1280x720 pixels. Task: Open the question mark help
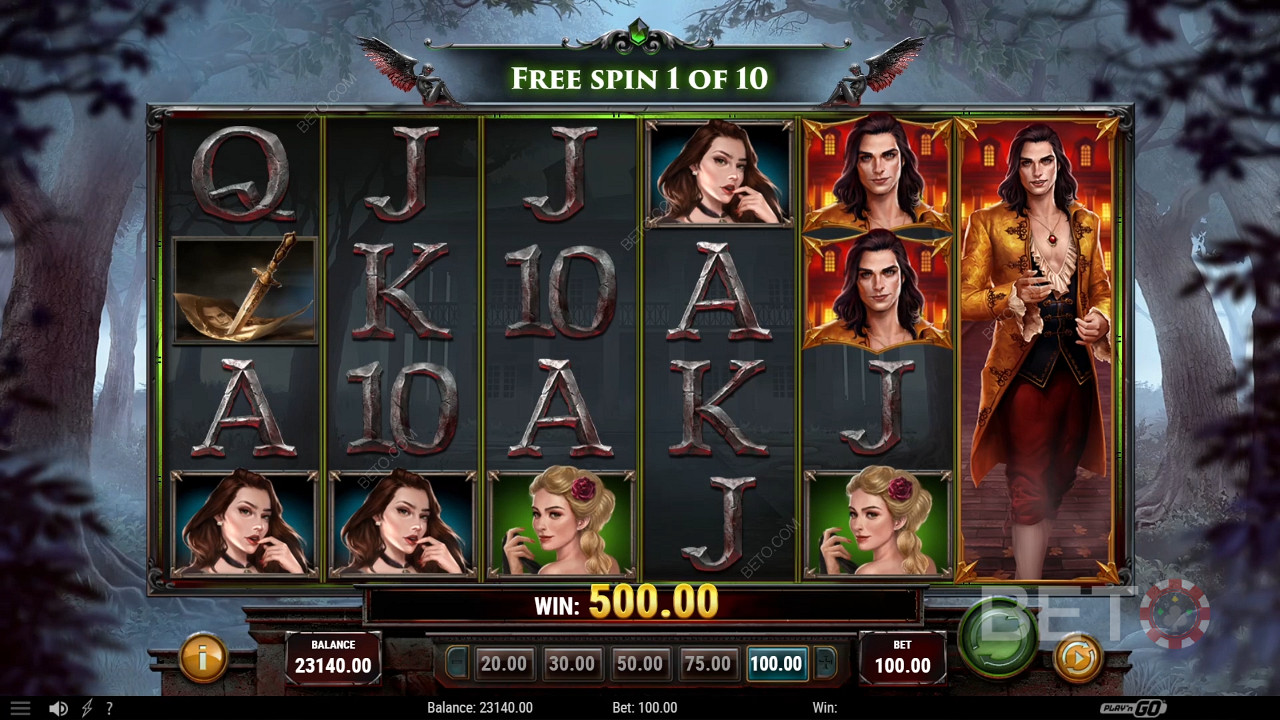coord(109,708)
